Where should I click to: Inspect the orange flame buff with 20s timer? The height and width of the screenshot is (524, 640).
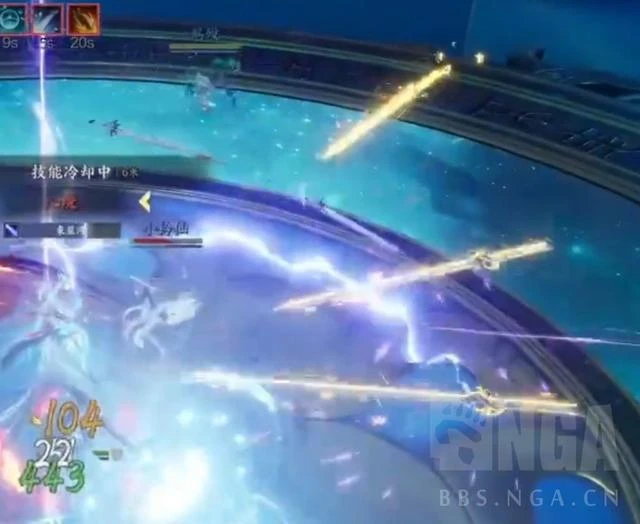[x=83, y=18]
